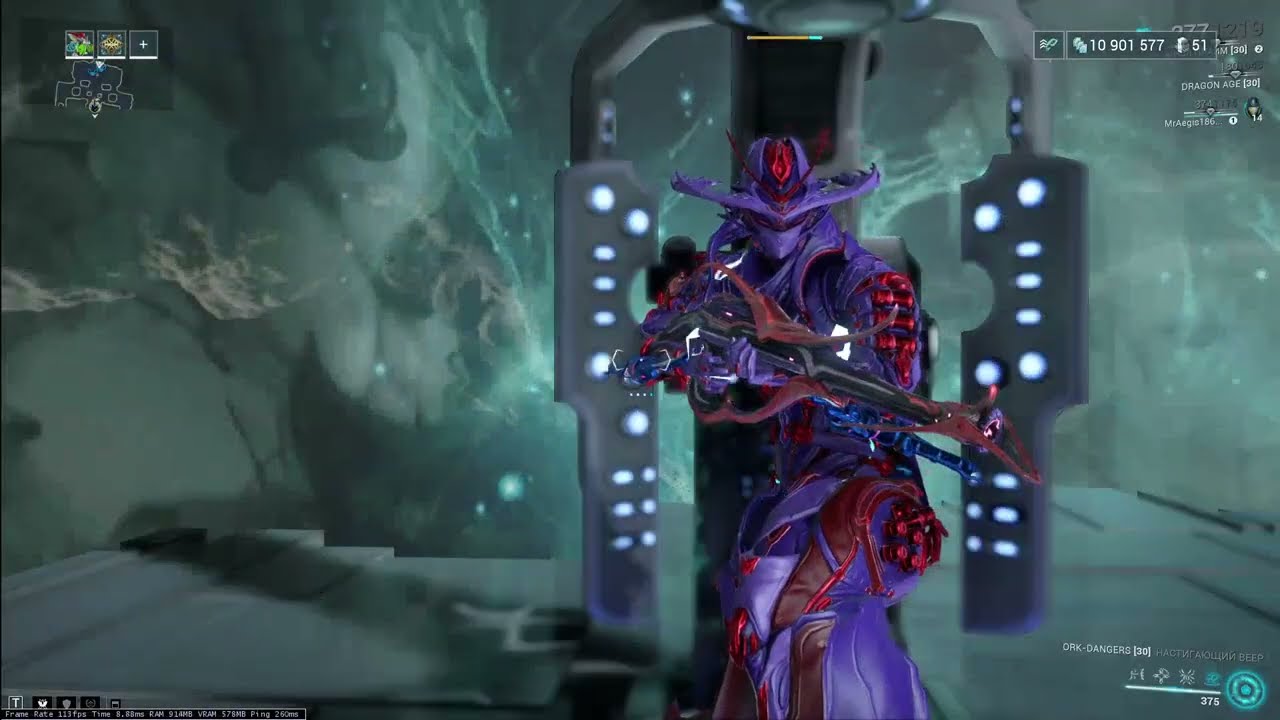Select squad member DRAGON AGE
This screenshot has width=1280, height=720.
1219,86
